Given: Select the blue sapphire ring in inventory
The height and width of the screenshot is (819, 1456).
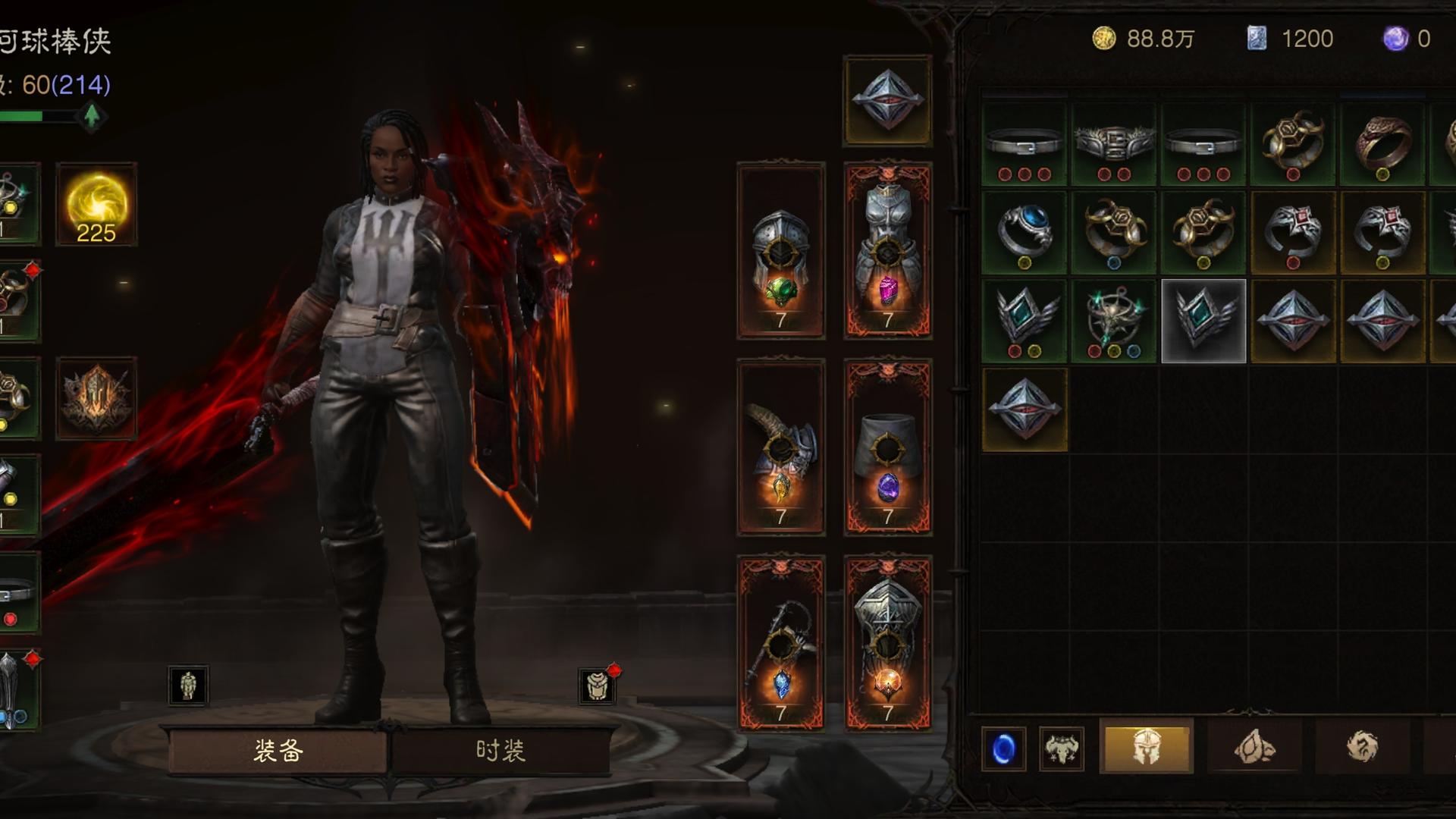Looking at the screenshot, I should [x=1024, y=232].
